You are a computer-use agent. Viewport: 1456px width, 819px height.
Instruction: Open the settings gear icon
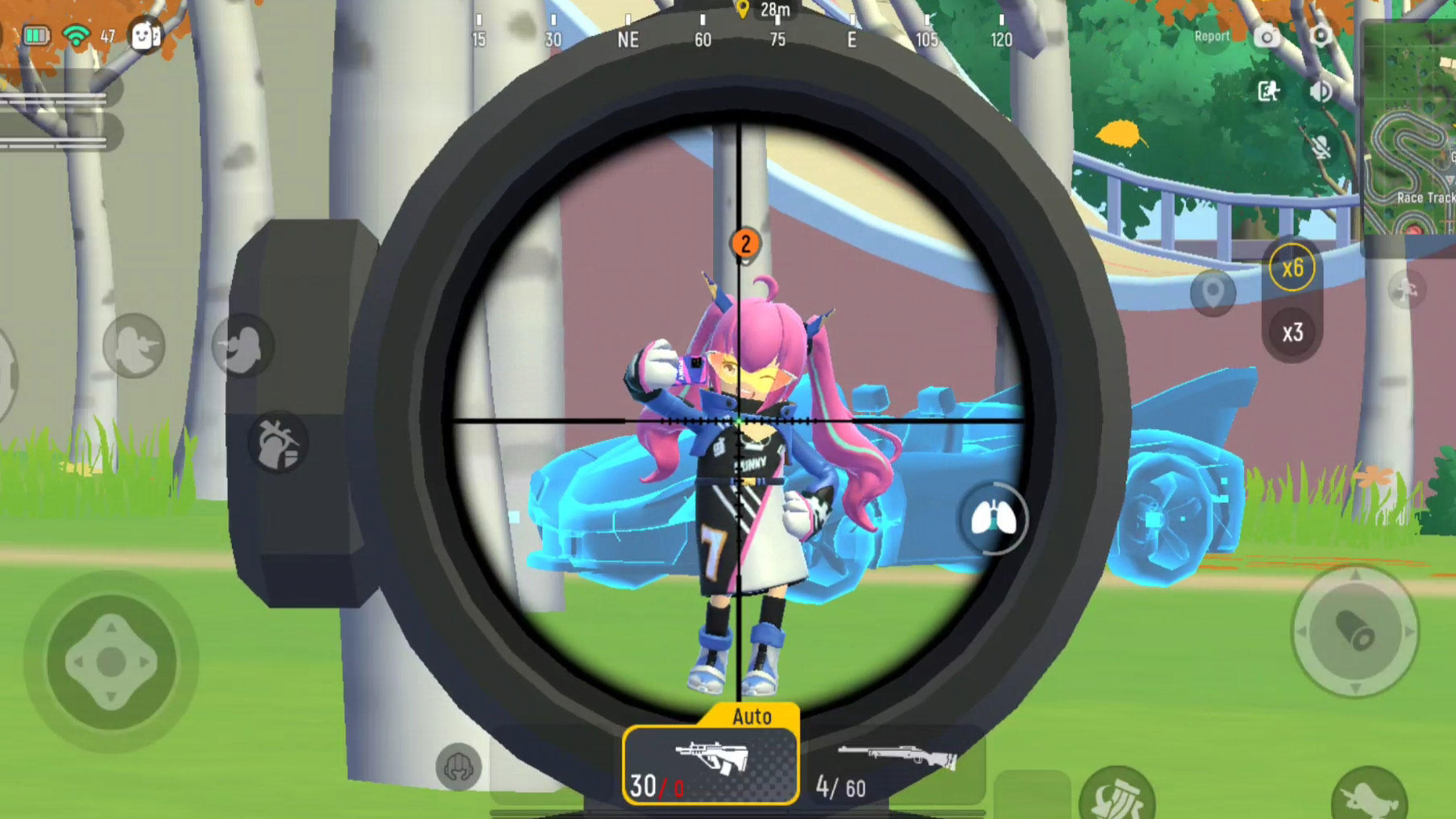[x=1322, y=38]
